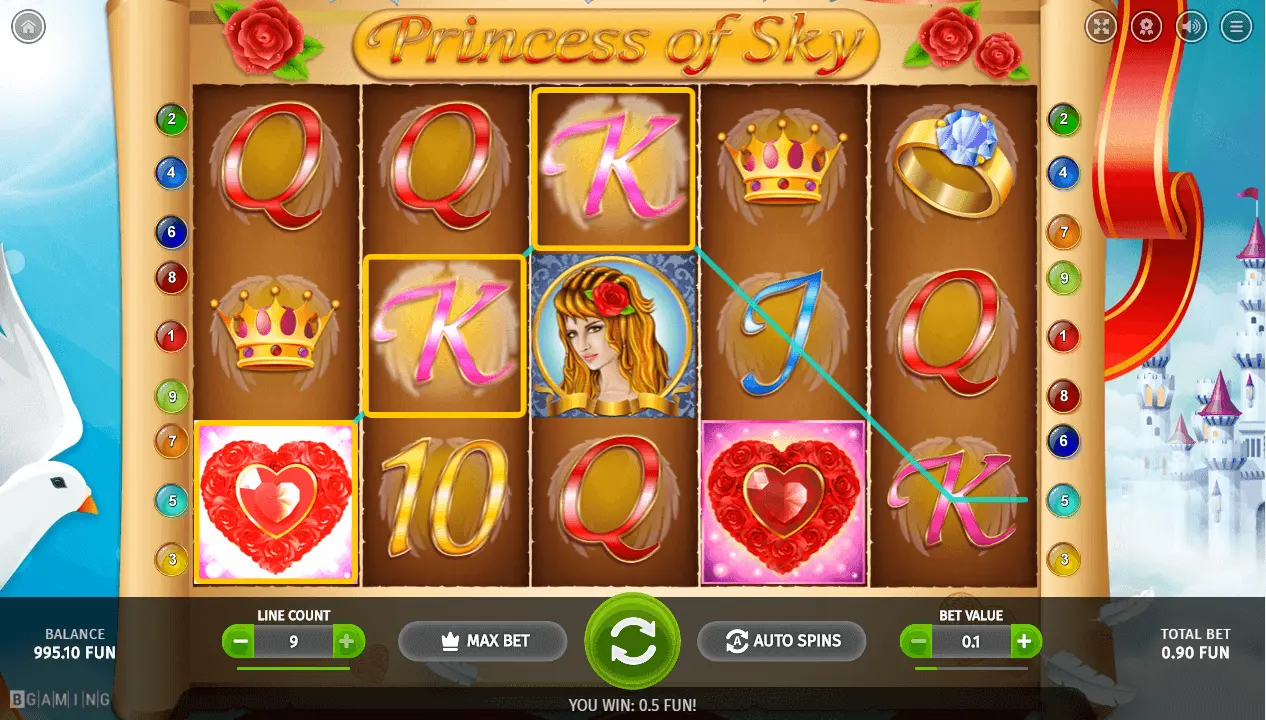Open the hamburger menu
The width and height of the screenshot is (1266, 720).
coord(1237,27)
